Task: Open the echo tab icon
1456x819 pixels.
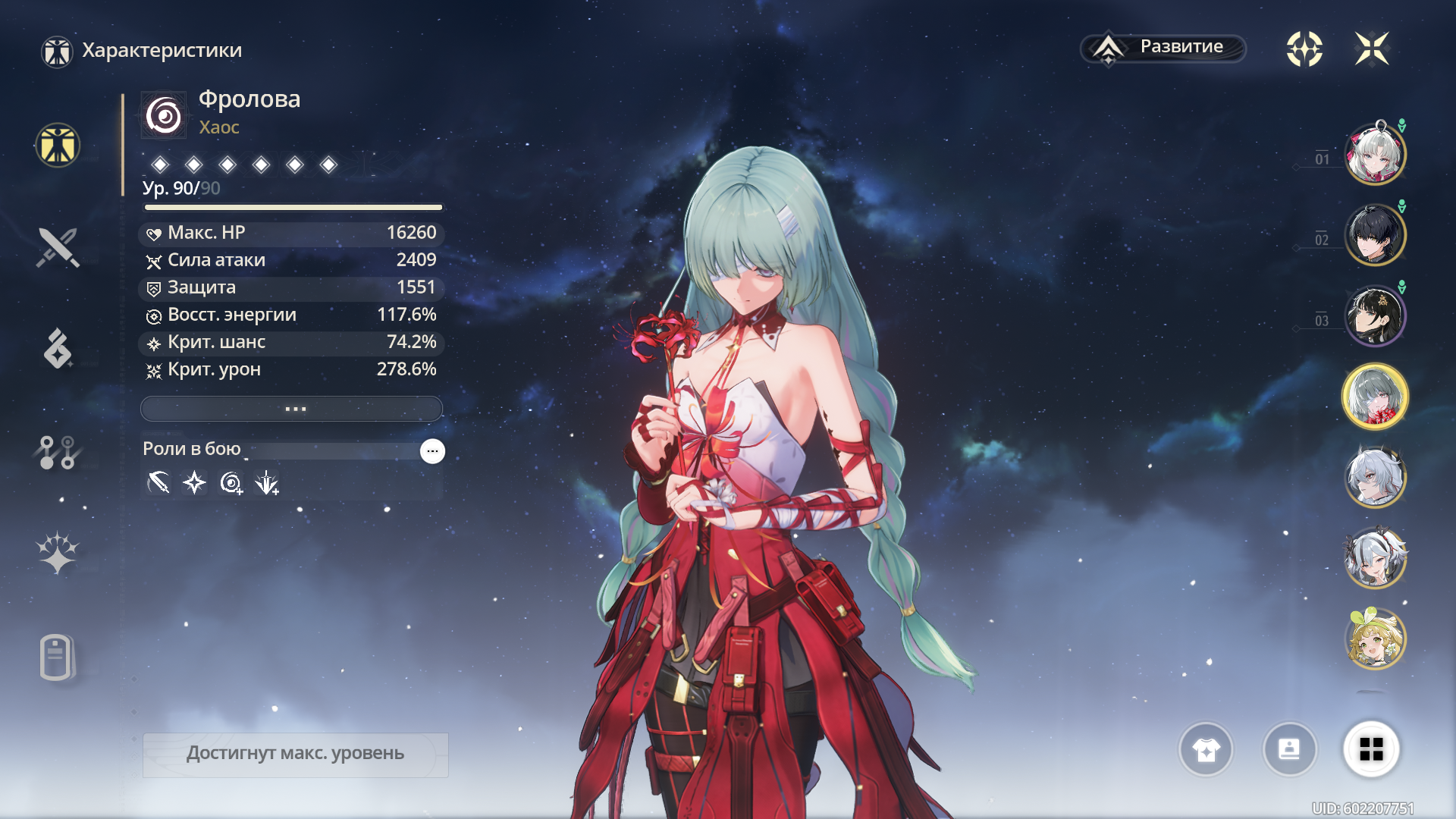Action: 58,349
